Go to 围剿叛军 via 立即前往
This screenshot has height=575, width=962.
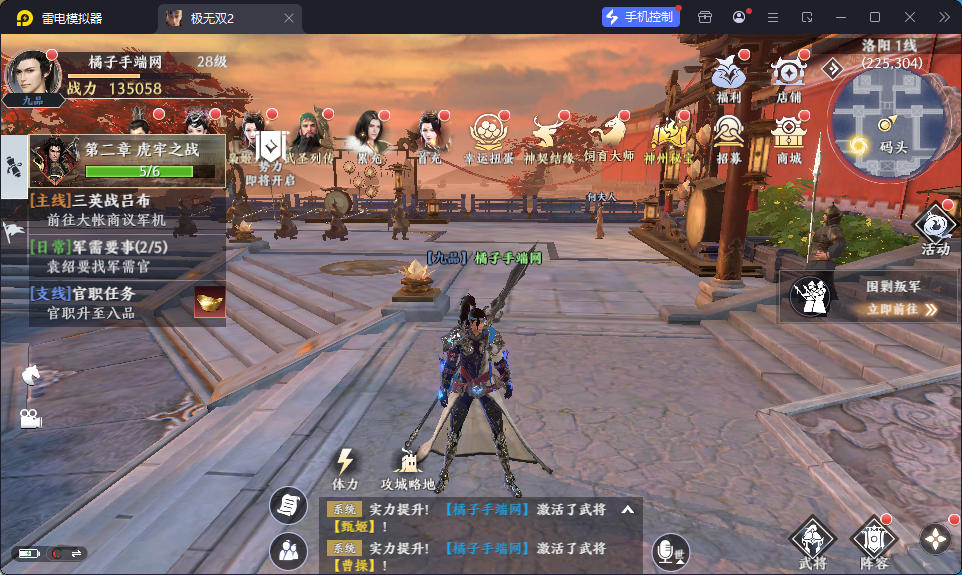point(902,310)
